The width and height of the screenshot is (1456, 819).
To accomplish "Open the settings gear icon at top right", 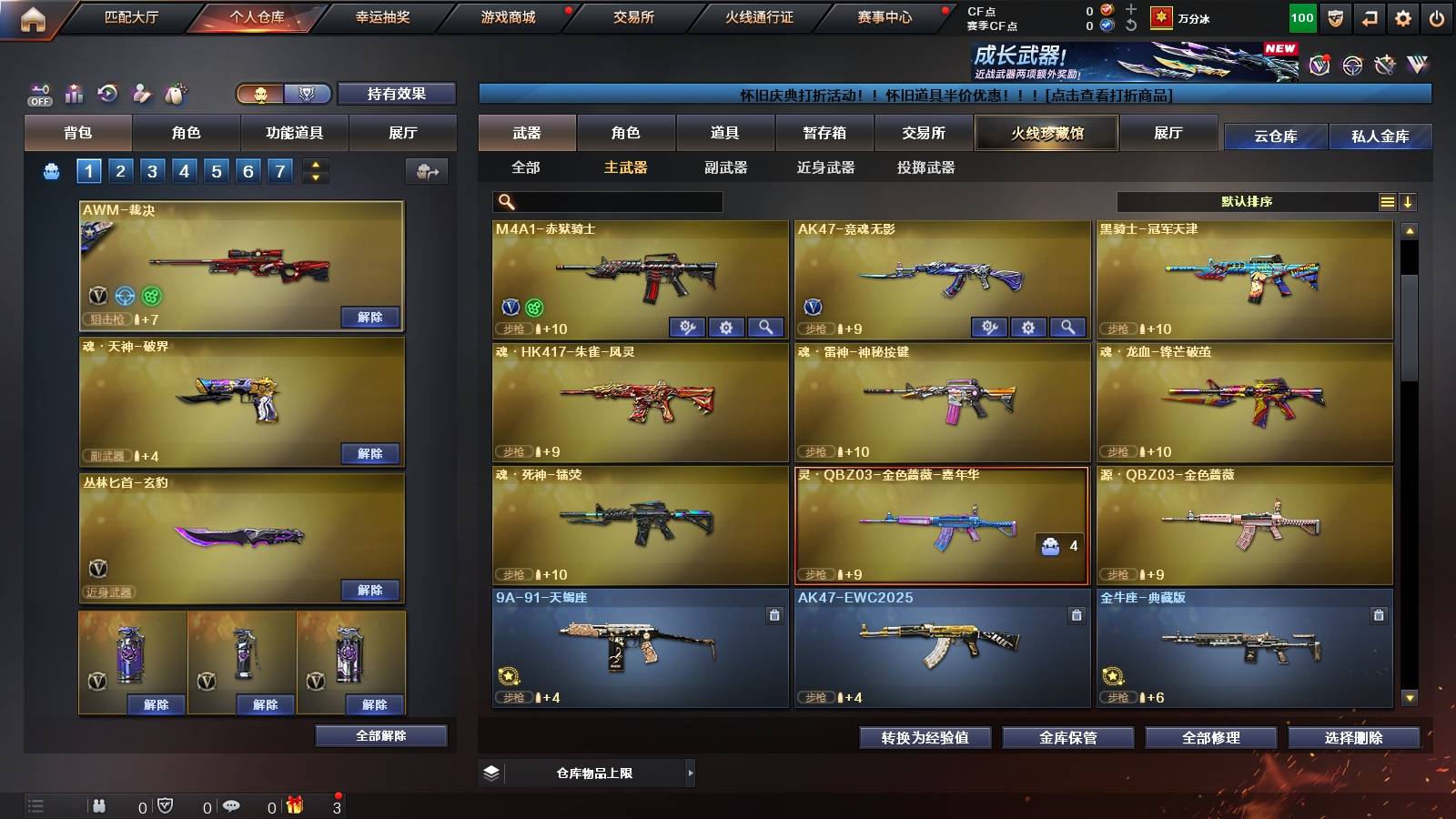I will pos(1402,16).
